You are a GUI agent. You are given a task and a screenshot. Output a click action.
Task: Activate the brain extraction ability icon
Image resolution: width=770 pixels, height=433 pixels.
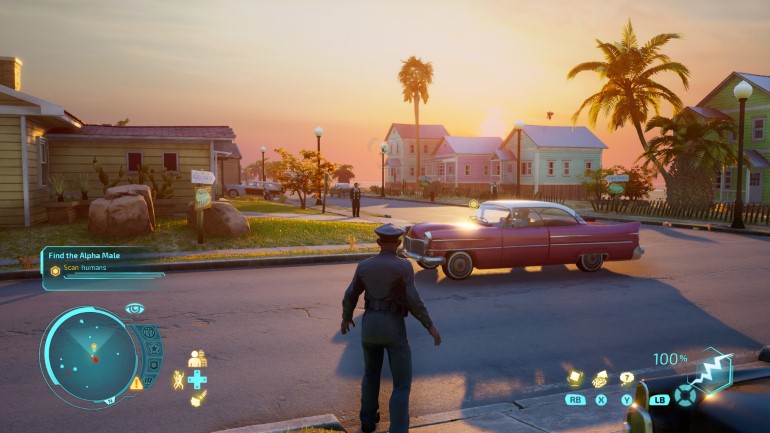coord(600,379)
